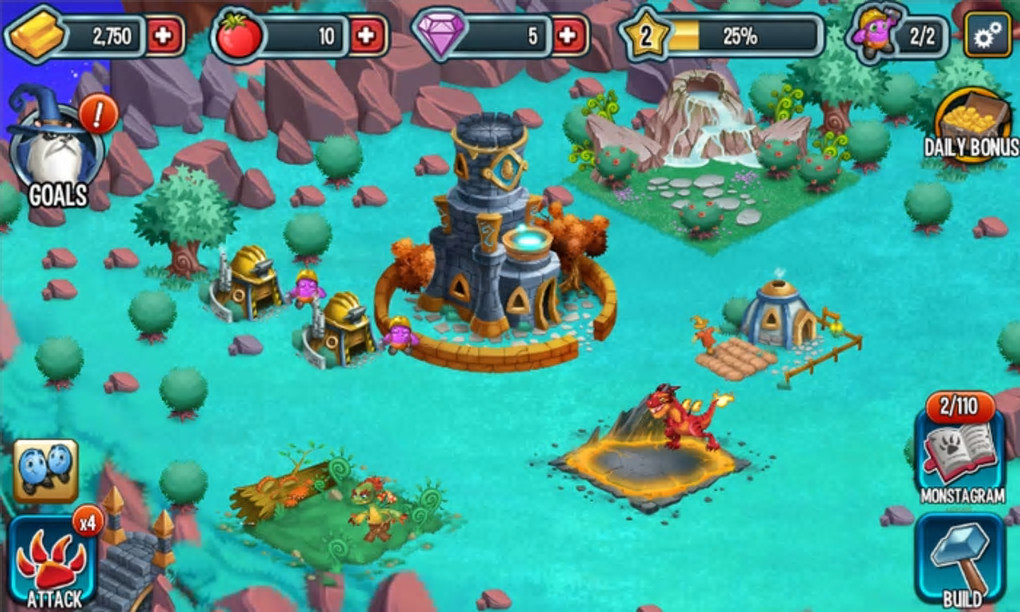Select the player level star badge
Image resolution: width=1020 pixels, height=612 pixels.
[645, 37]
